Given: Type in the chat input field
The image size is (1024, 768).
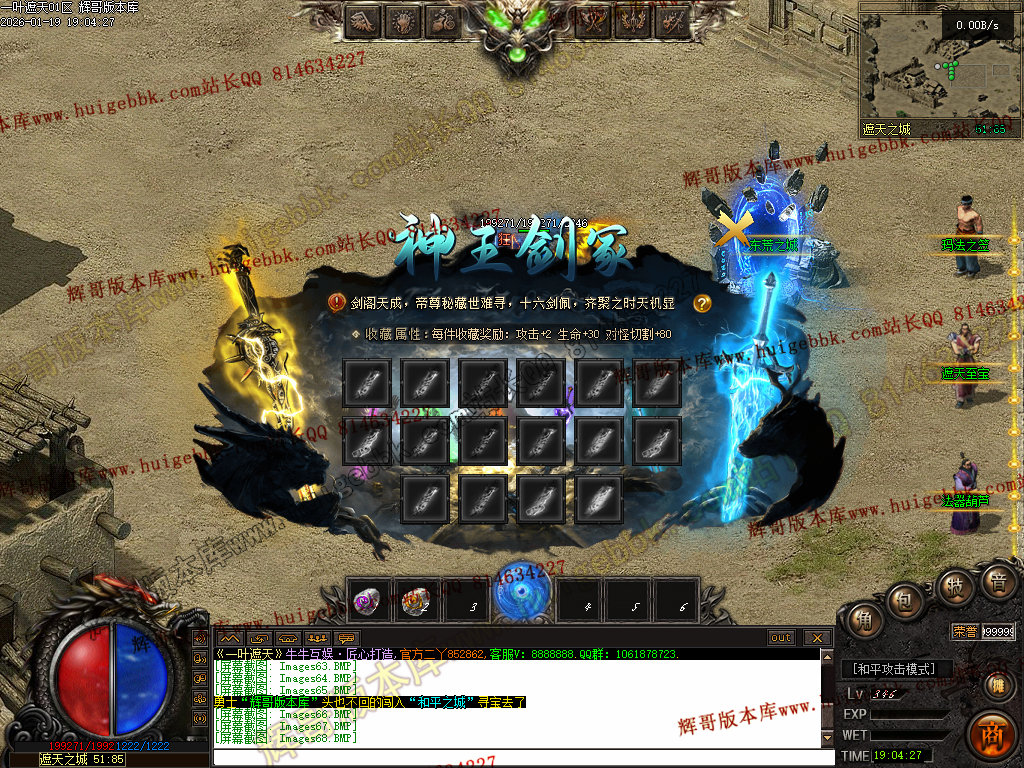Looking at the screenshot, I should (x=520, y=757).
